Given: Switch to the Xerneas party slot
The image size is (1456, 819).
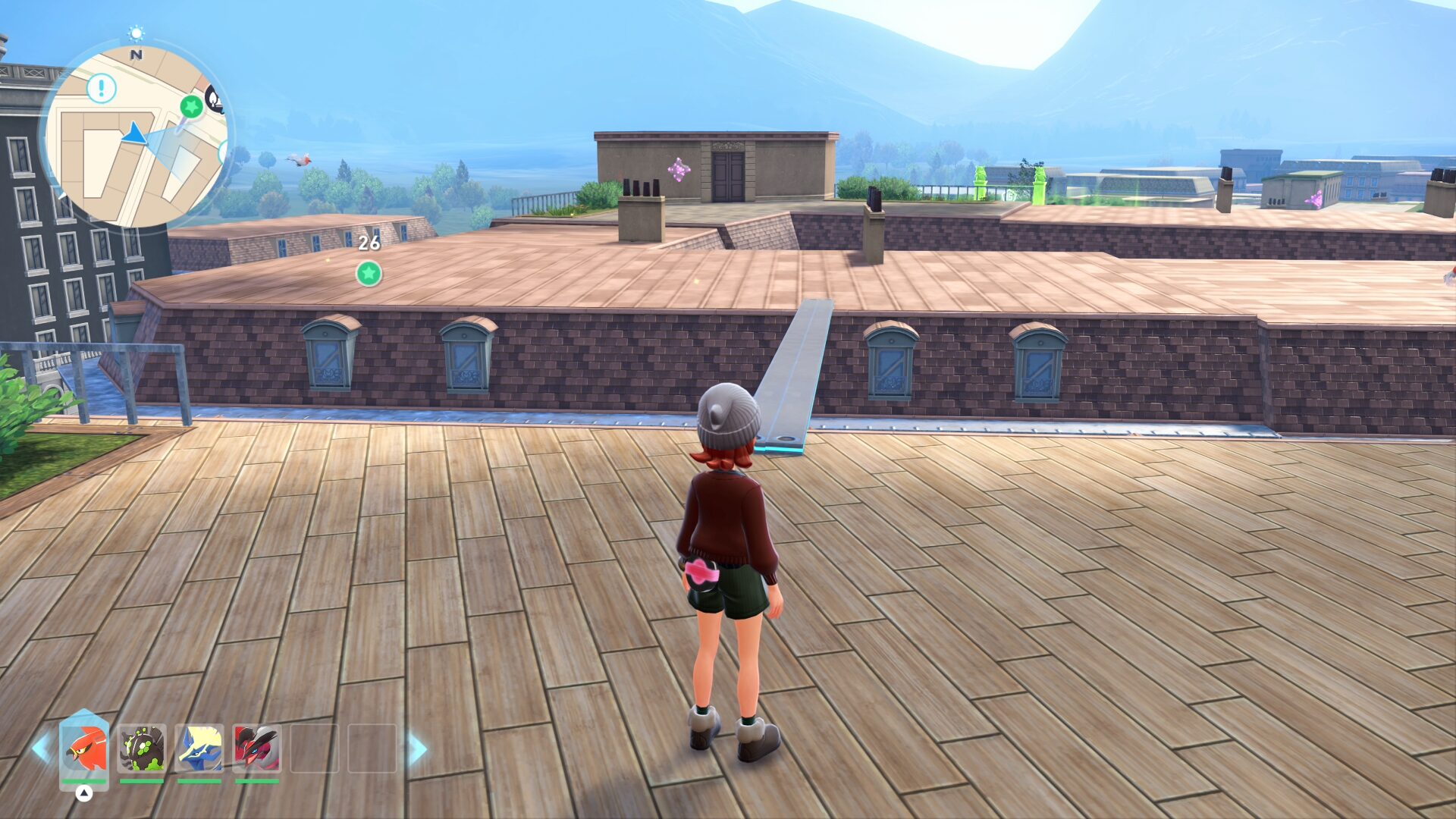Looking at the screenshot, I should coord(199,748).
